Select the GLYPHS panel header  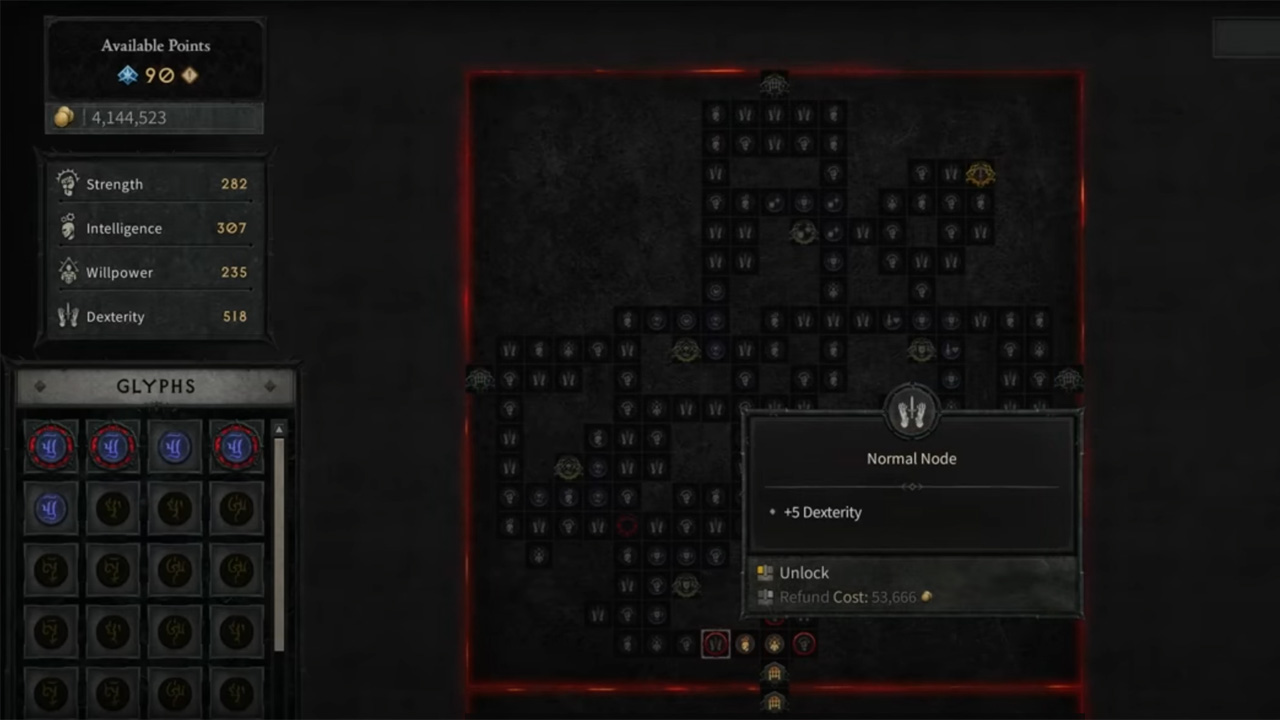(x=155, y=386)
